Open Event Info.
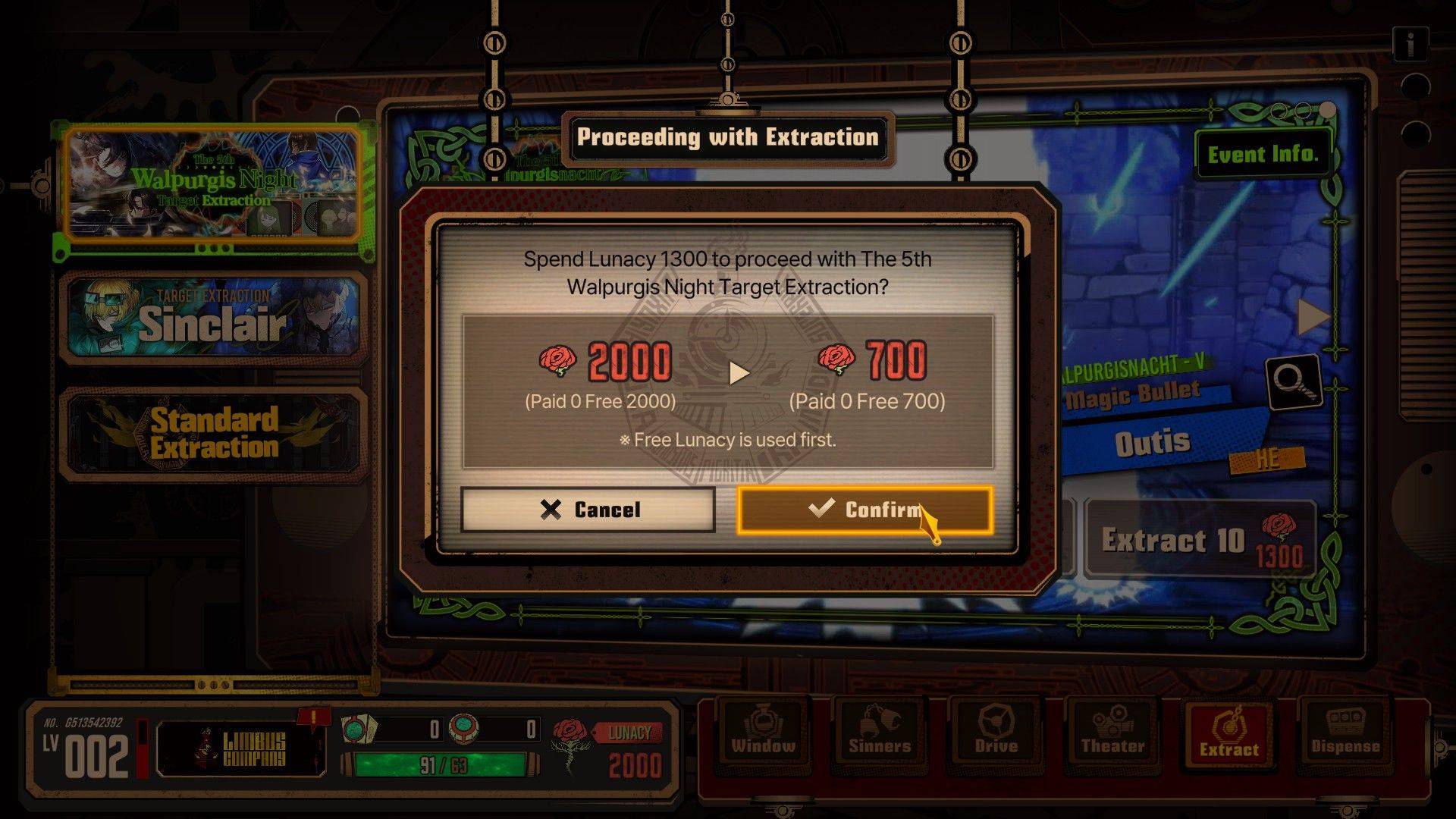Image resolution: width=1456 pixels, height=819 pixels. click(1263, 155)
